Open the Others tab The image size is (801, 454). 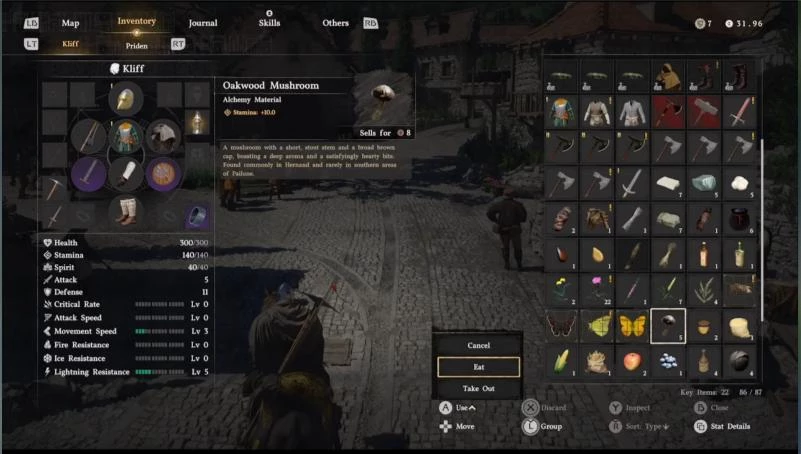(336, 23)
